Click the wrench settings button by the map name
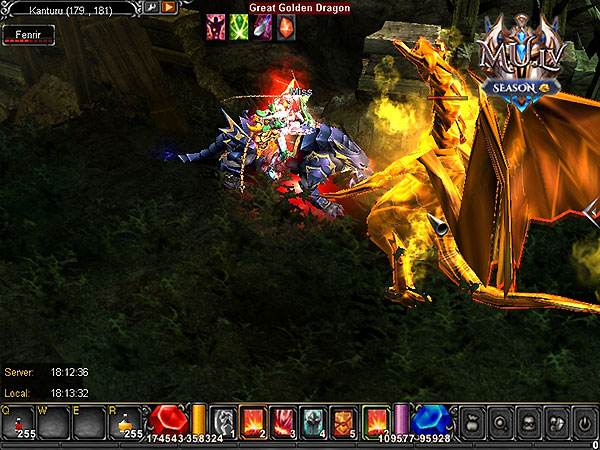This screenshot has height=450, width=600. pos(151,7)
